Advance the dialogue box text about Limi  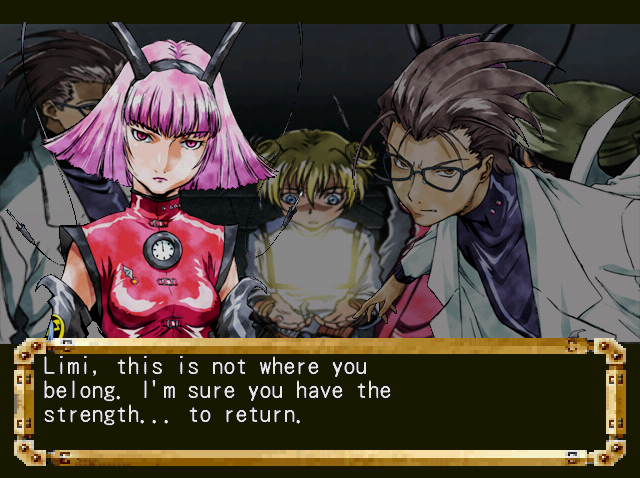click(x=319, y=400)
